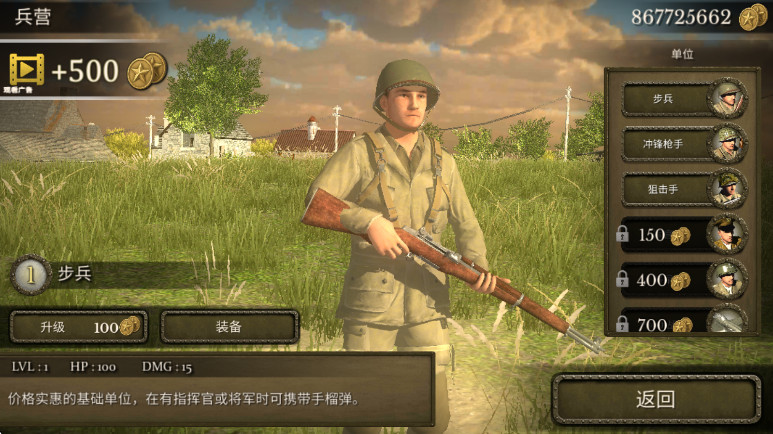The width and height of the screenshot is (773, 434).
Task: Upgrade the infantry for 100 coins
Action: point(78,327)
